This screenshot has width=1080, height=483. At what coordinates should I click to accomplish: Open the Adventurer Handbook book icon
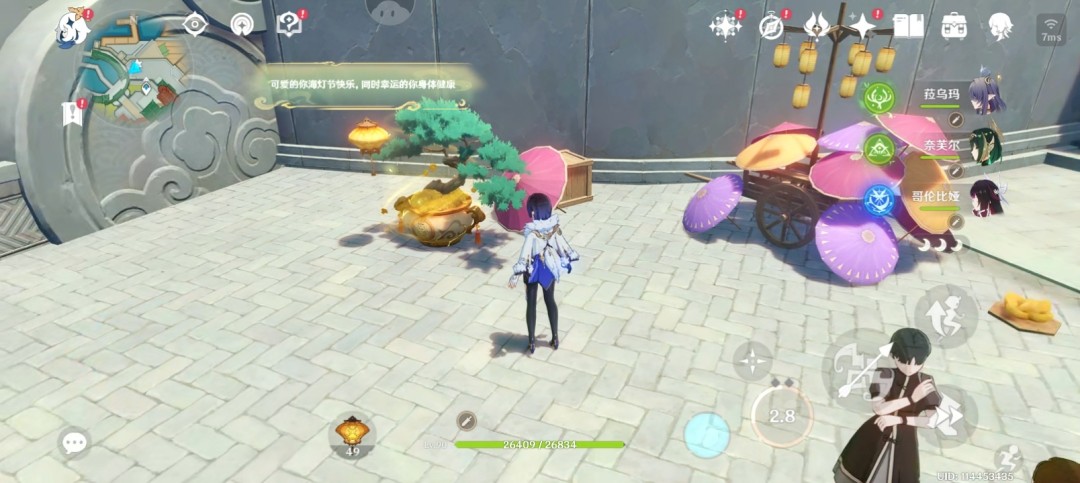coord(908,26)
